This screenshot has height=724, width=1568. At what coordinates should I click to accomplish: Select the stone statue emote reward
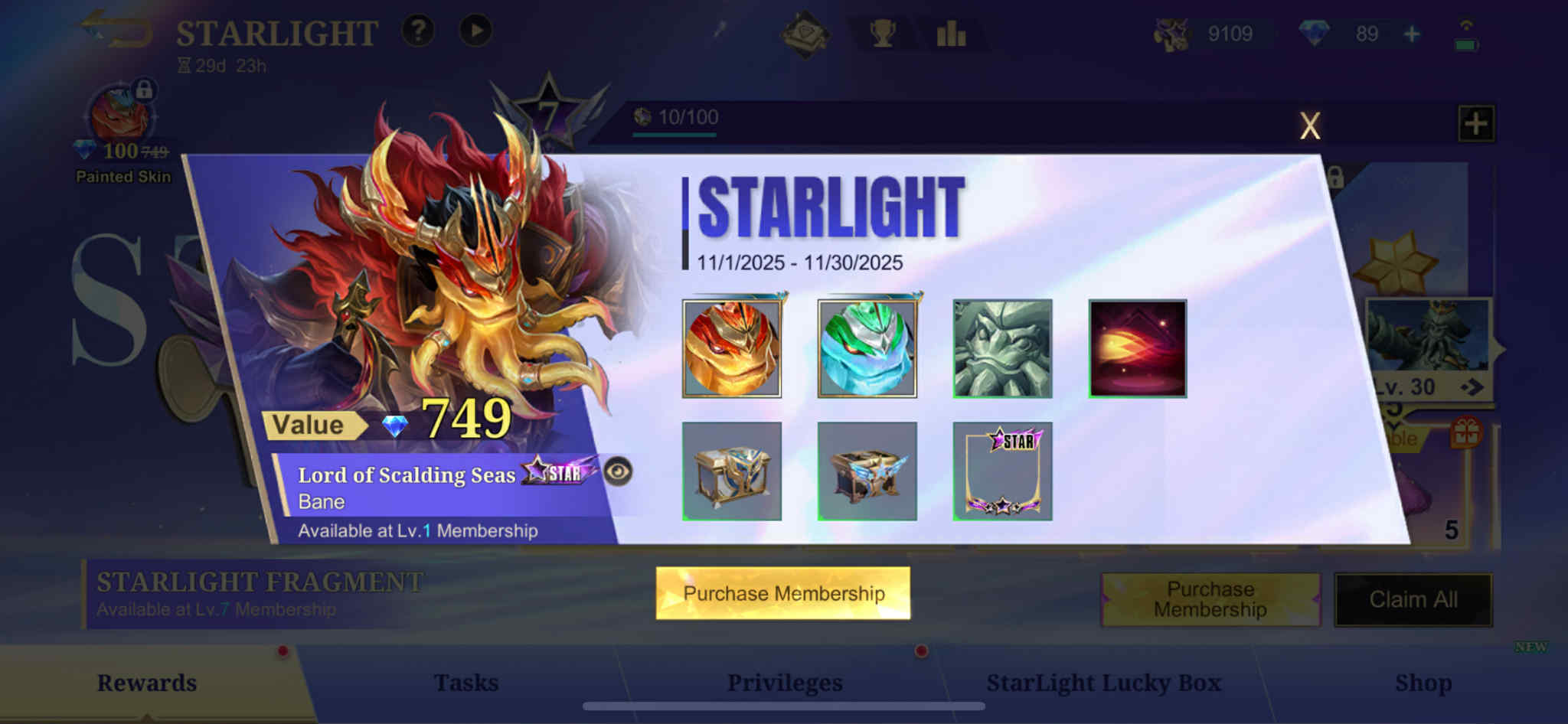(x=1001, y=348)
